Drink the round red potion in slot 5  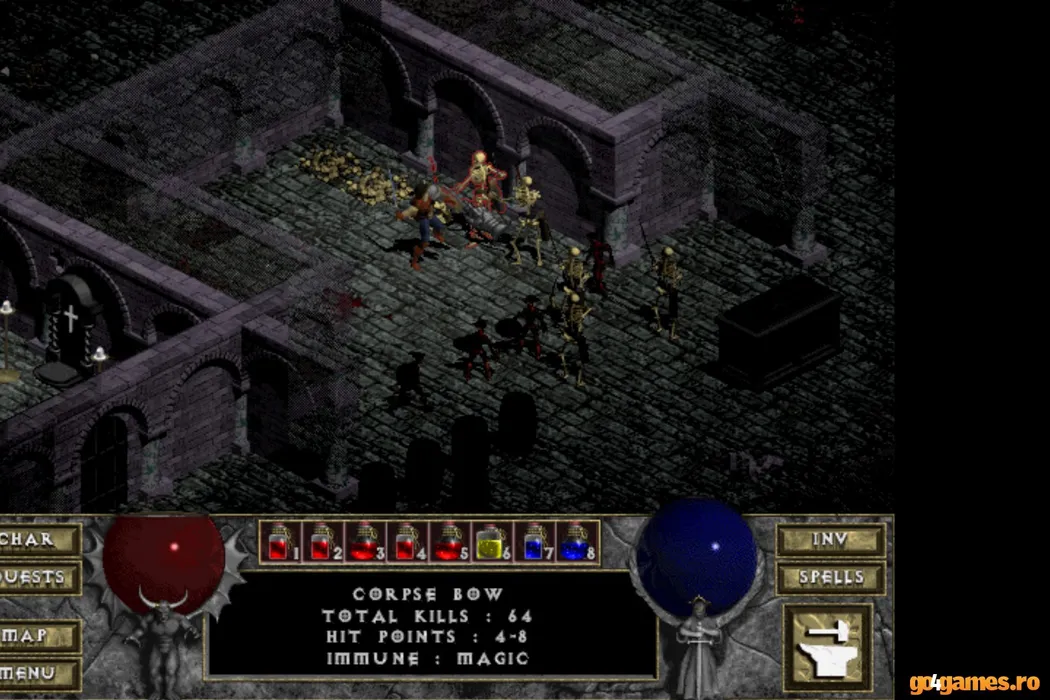pyautogui.click(x=447, y=542)
